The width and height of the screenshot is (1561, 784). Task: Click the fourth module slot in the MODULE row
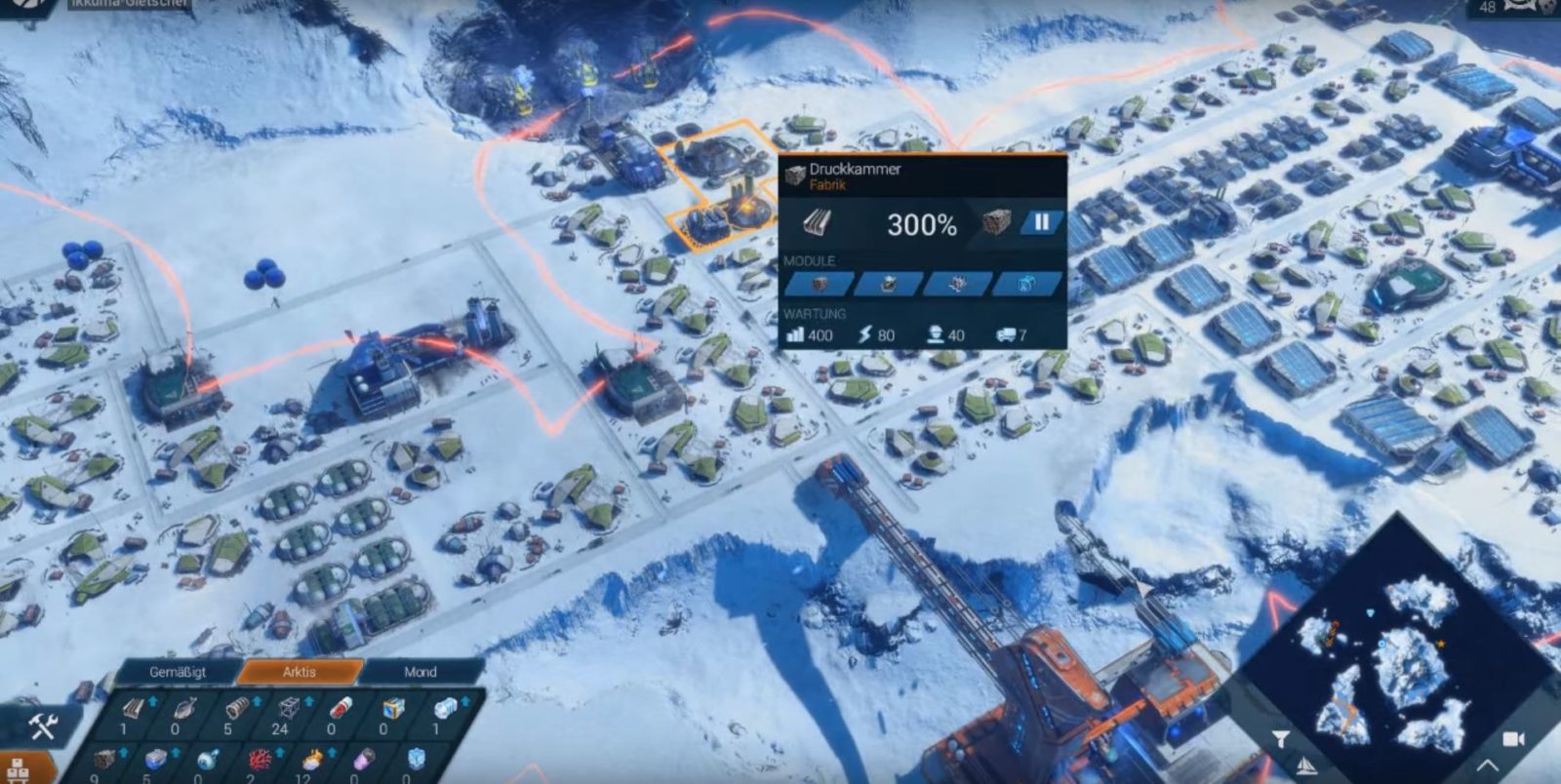[x=1027, y=284]
